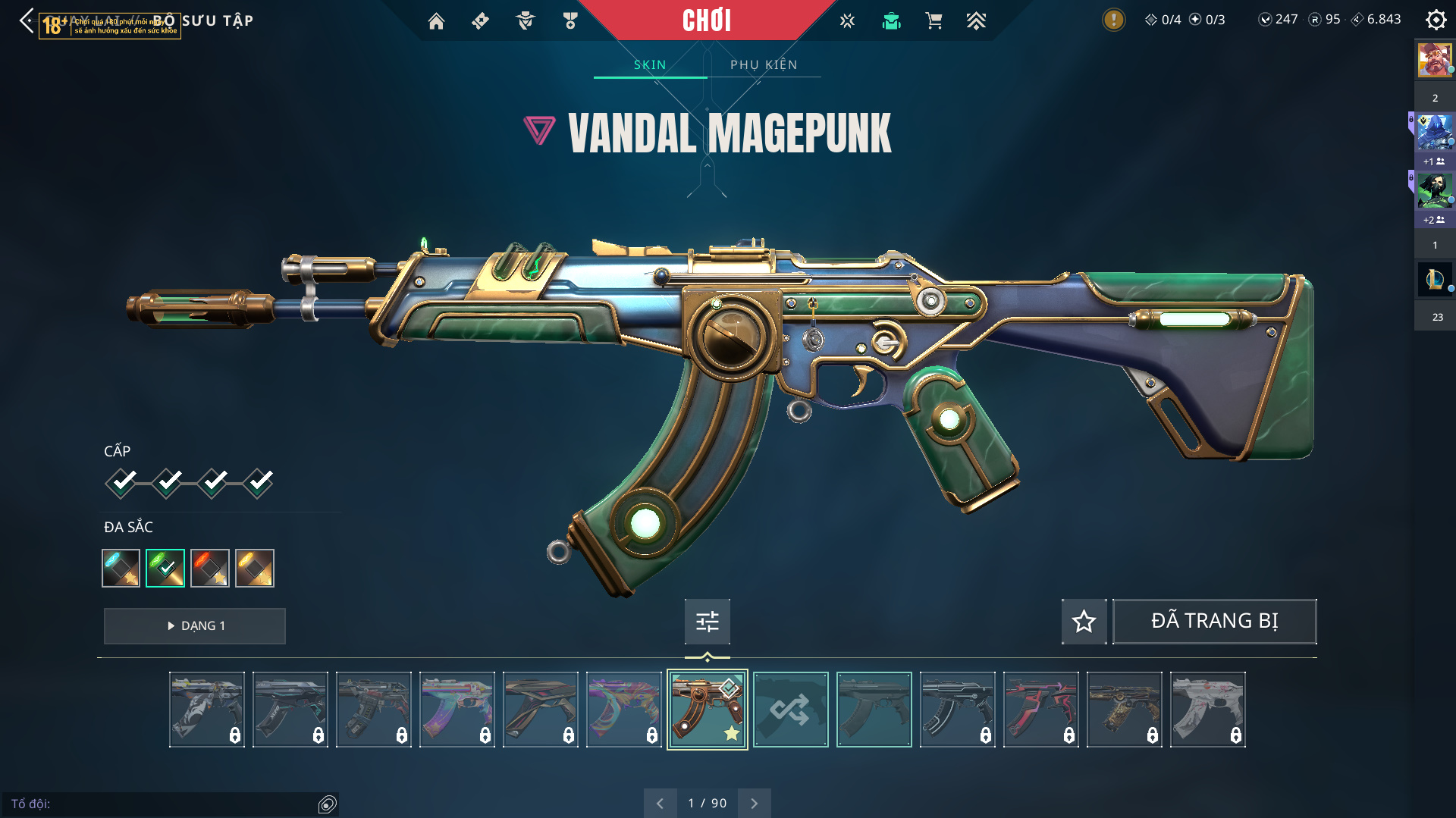Go back with the arrow button
Screen dimensions: 1456x818
[x=27, y=20]
